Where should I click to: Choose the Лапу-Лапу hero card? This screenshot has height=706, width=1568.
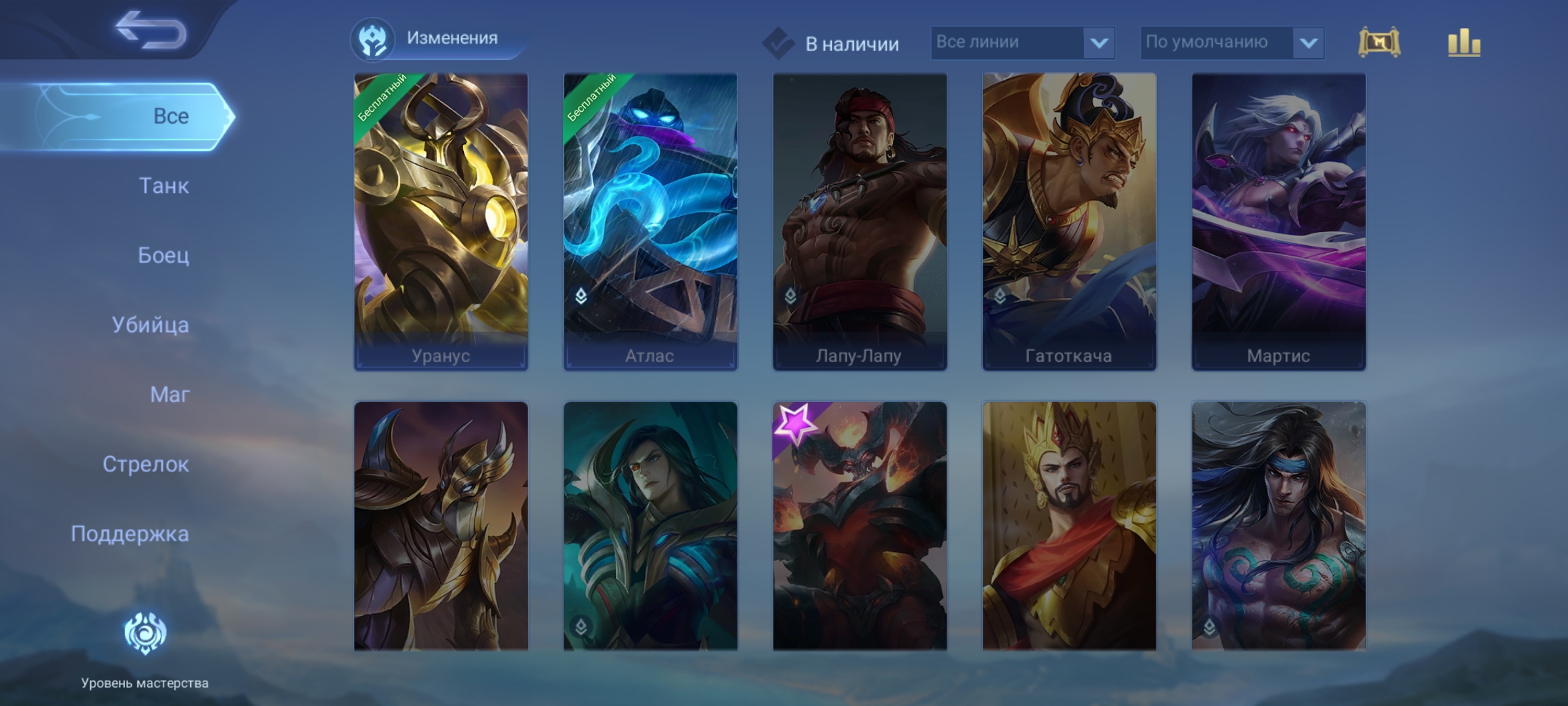pyautogui.click(x=860, y=222)
